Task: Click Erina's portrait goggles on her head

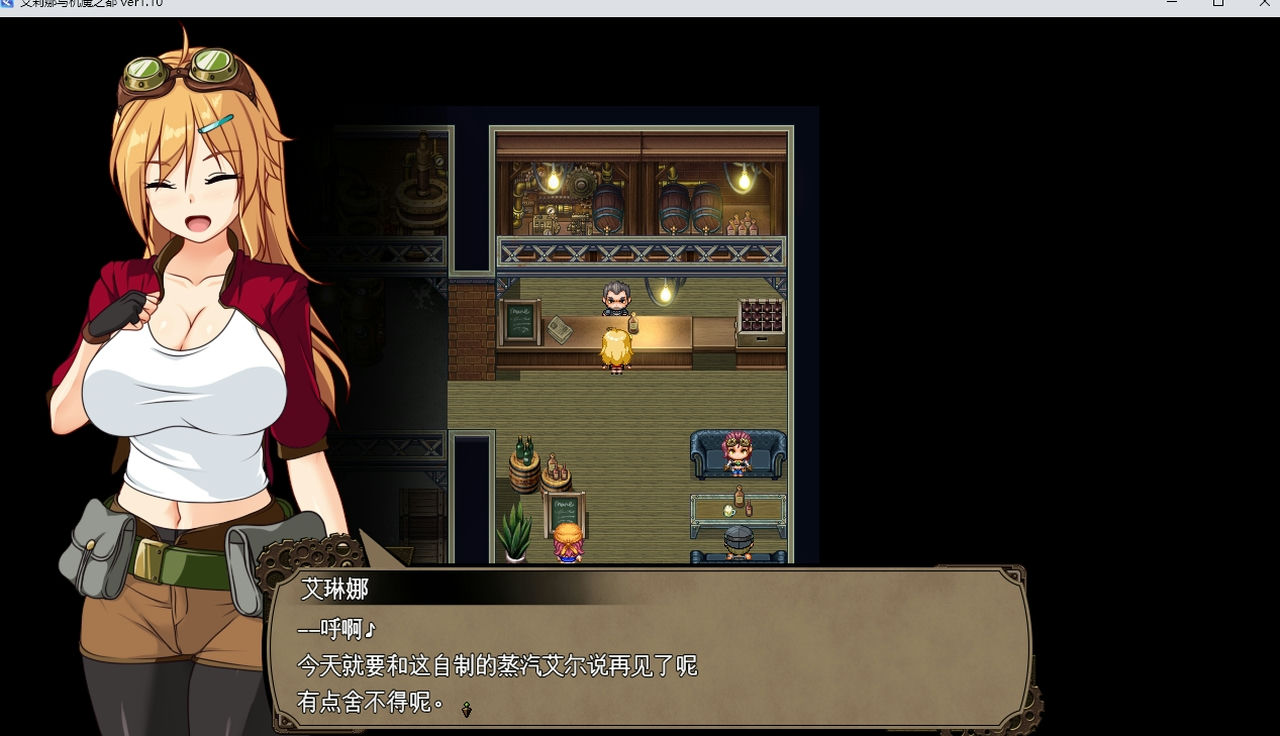Action: [x=180, y=68]
